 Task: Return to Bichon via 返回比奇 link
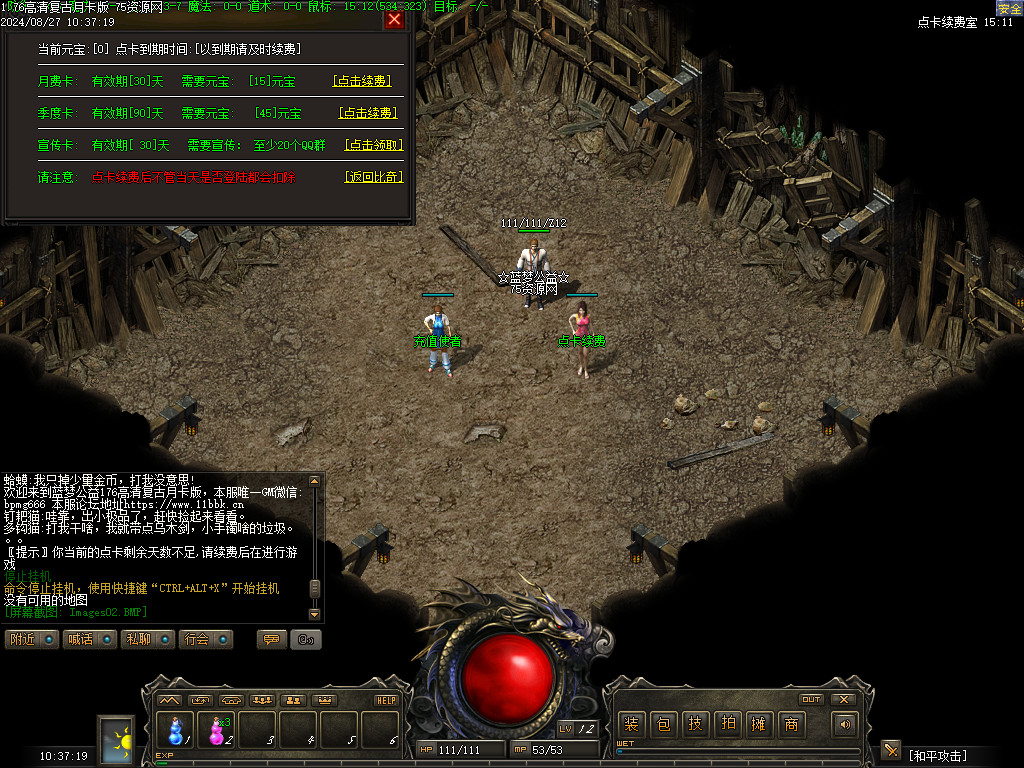coord(373,177)
